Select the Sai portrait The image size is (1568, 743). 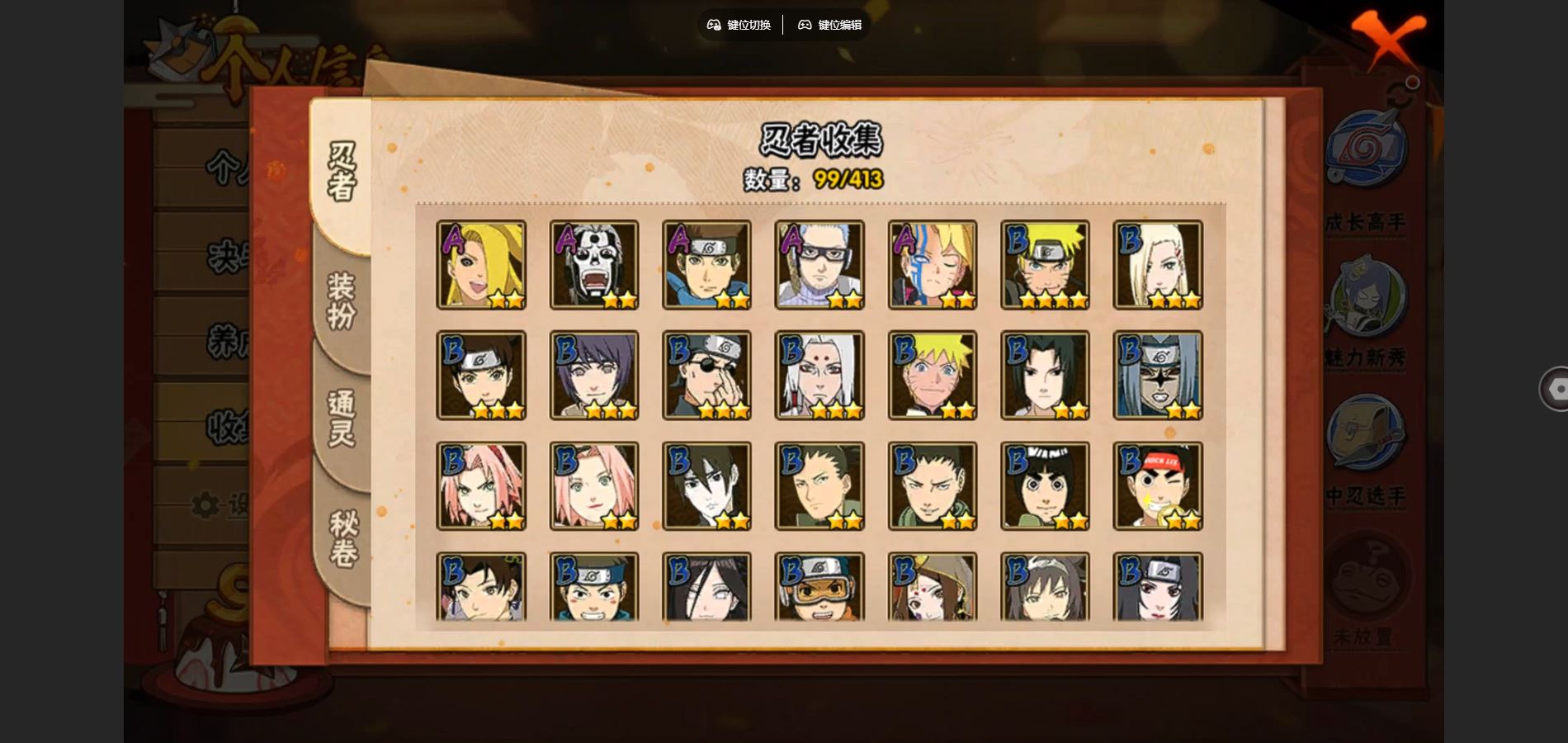(707, 486)
